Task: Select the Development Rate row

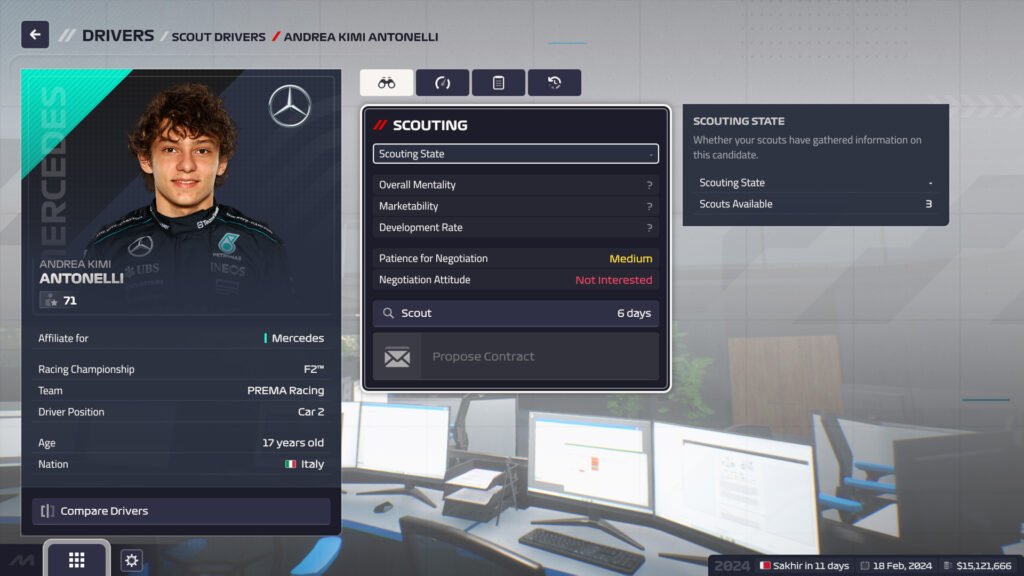Action: pyautogui.click(x=515, y=227)
